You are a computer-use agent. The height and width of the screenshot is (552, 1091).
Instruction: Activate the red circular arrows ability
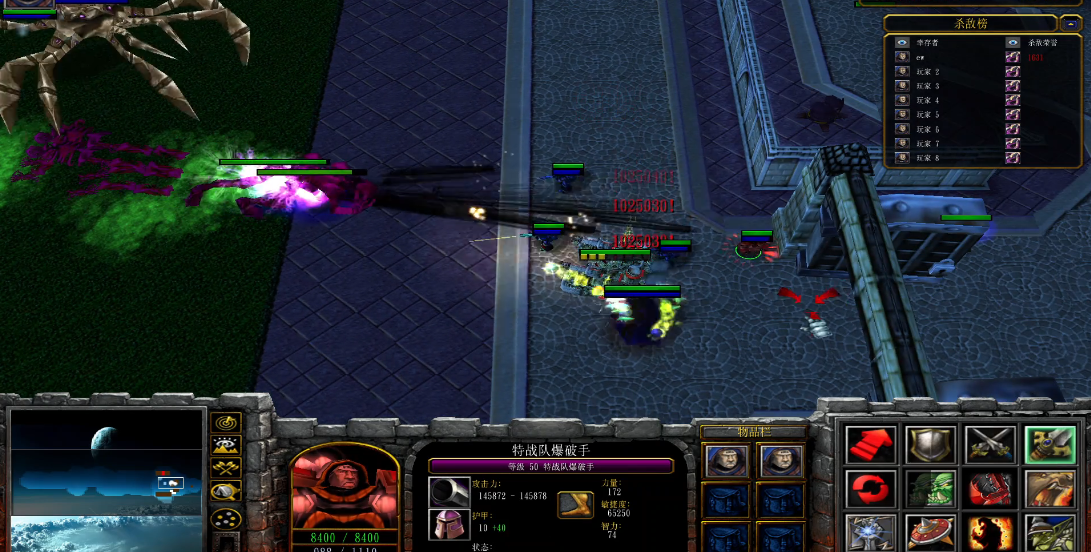pyautogui.click(x=871, y=490)
